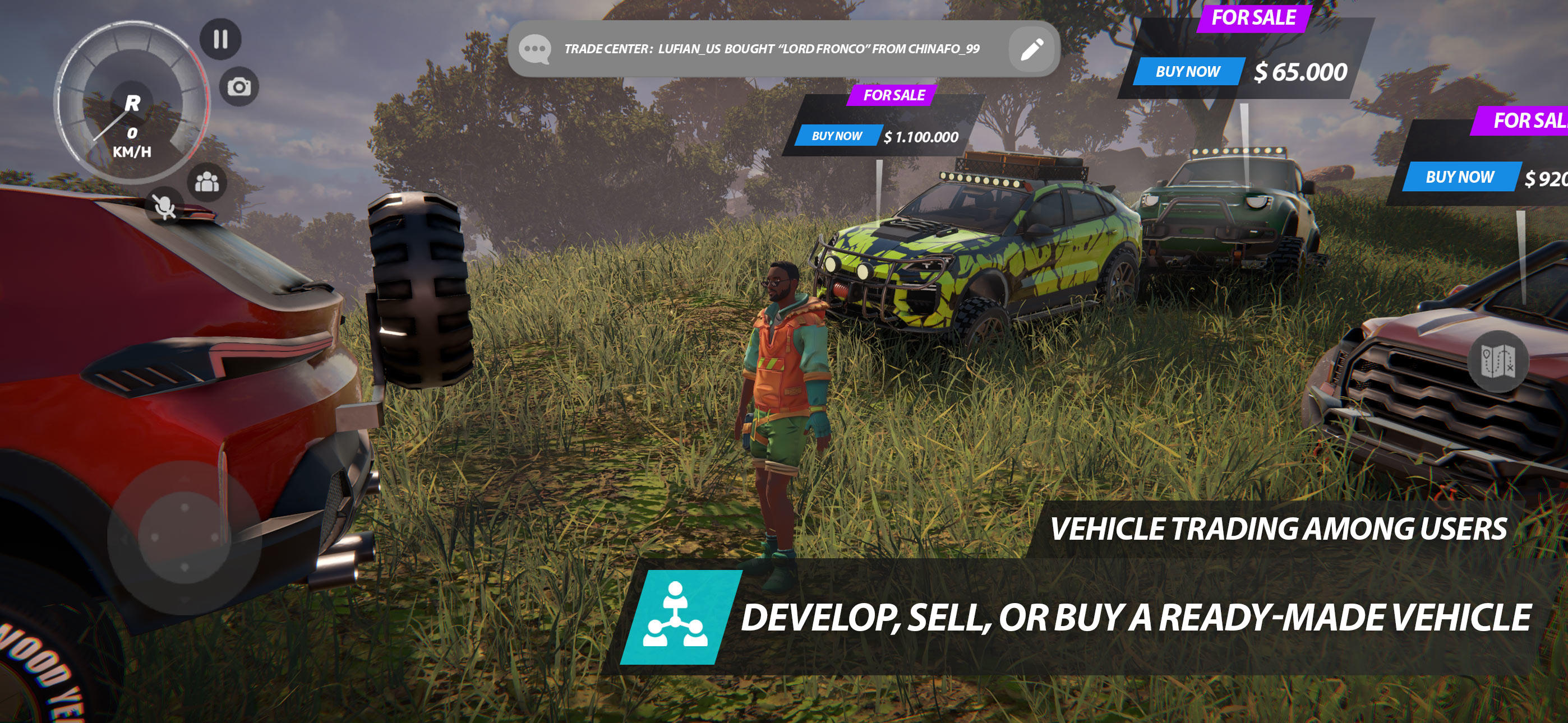Toggle the pause state
This screenshot has height=723, width=1568.
223,40
